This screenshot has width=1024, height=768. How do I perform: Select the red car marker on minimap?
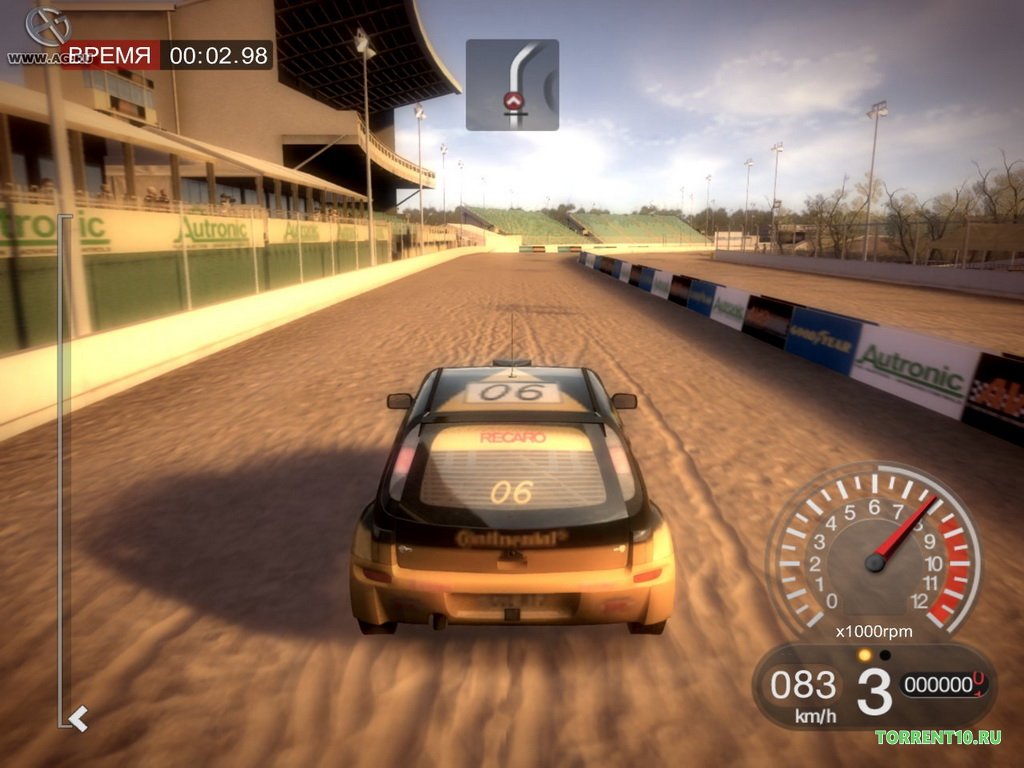click(514, 100)
